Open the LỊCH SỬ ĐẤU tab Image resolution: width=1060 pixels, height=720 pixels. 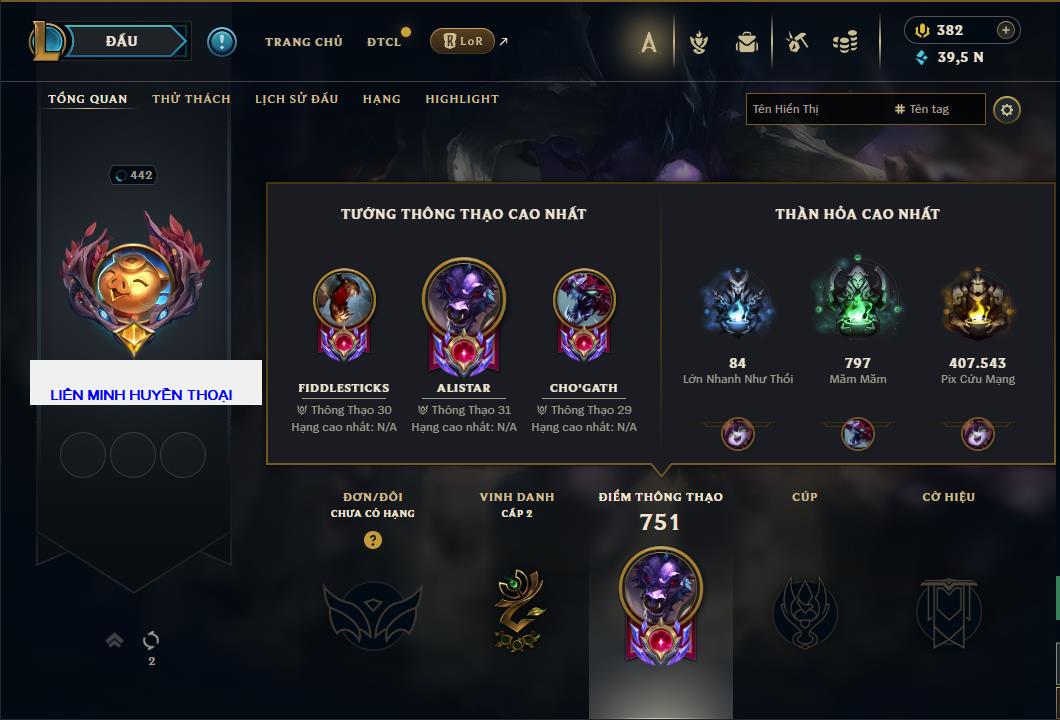296,99
